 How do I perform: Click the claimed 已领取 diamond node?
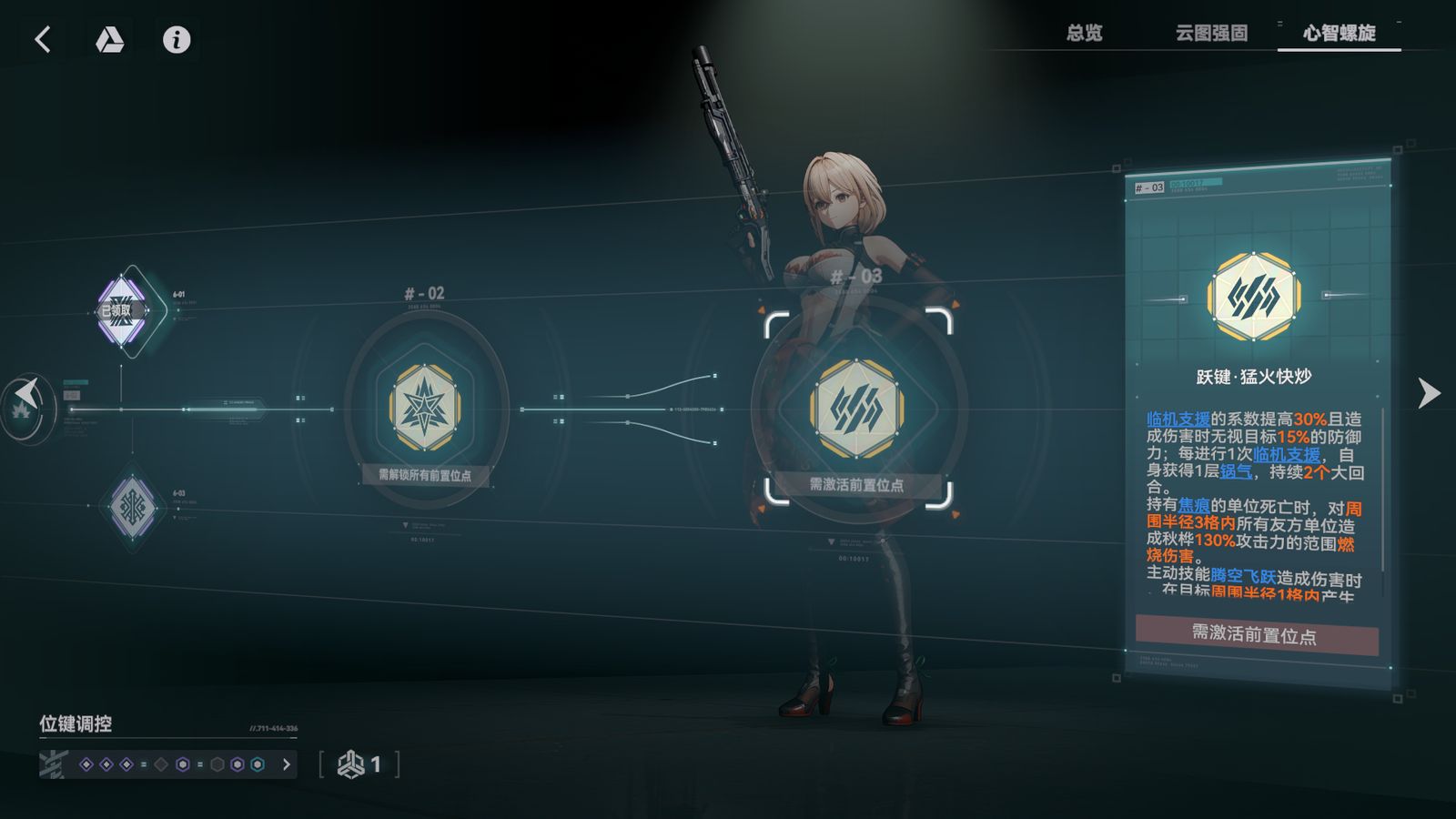122,310
